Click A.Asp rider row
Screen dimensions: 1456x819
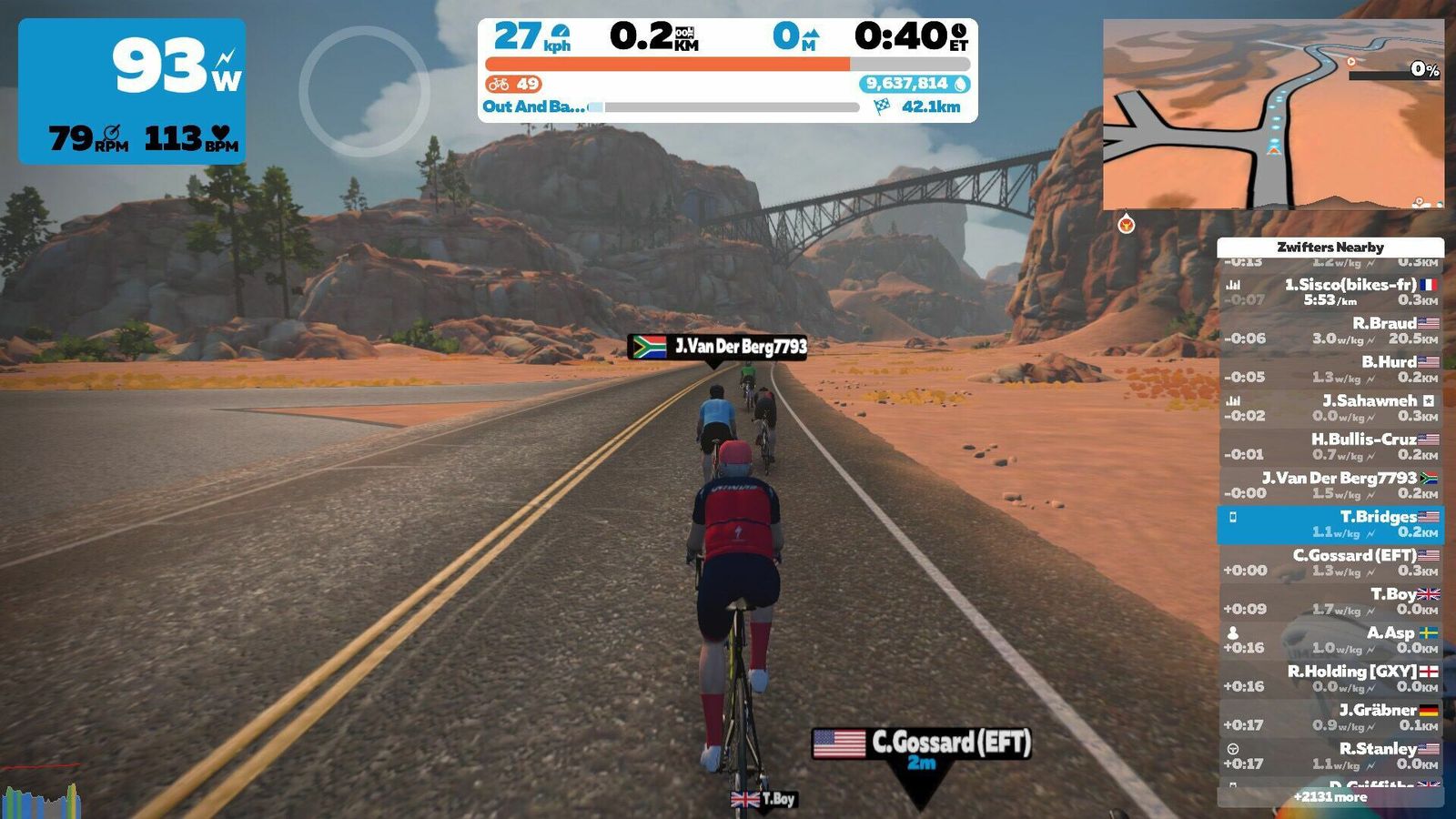point(1330,640)
